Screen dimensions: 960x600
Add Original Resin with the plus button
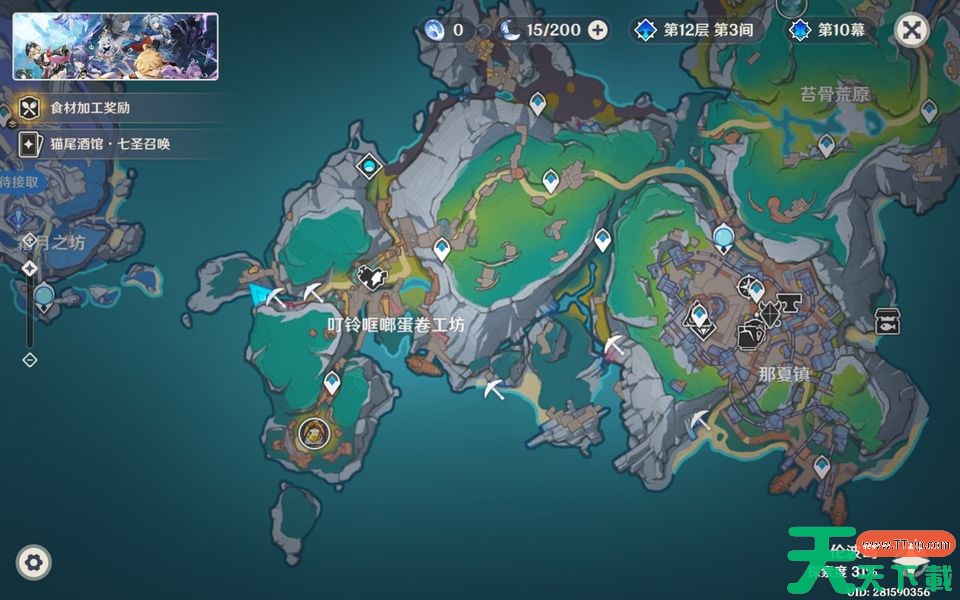[598, 30]
